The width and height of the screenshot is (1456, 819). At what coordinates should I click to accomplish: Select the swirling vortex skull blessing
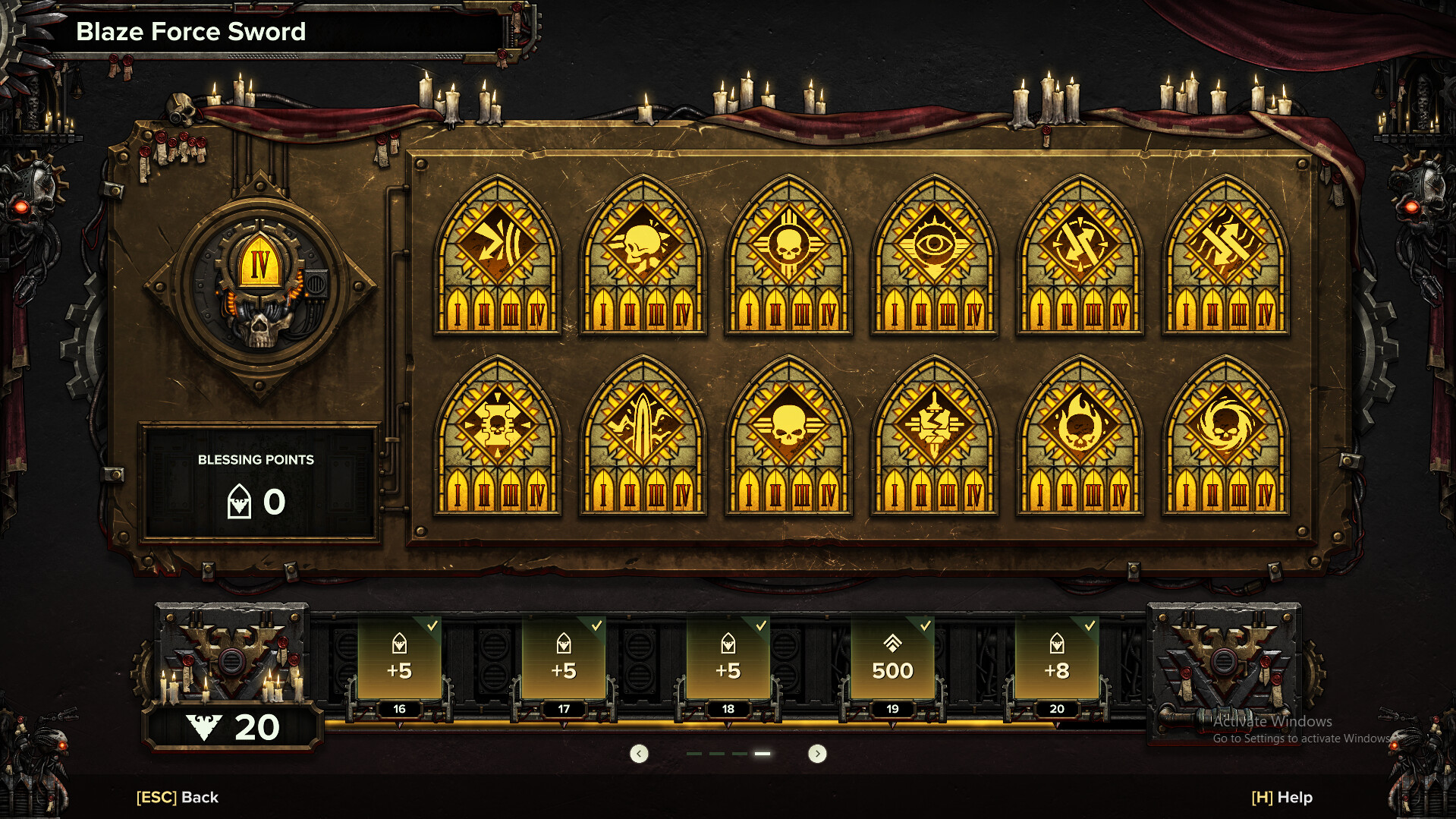pos(1225,435)
